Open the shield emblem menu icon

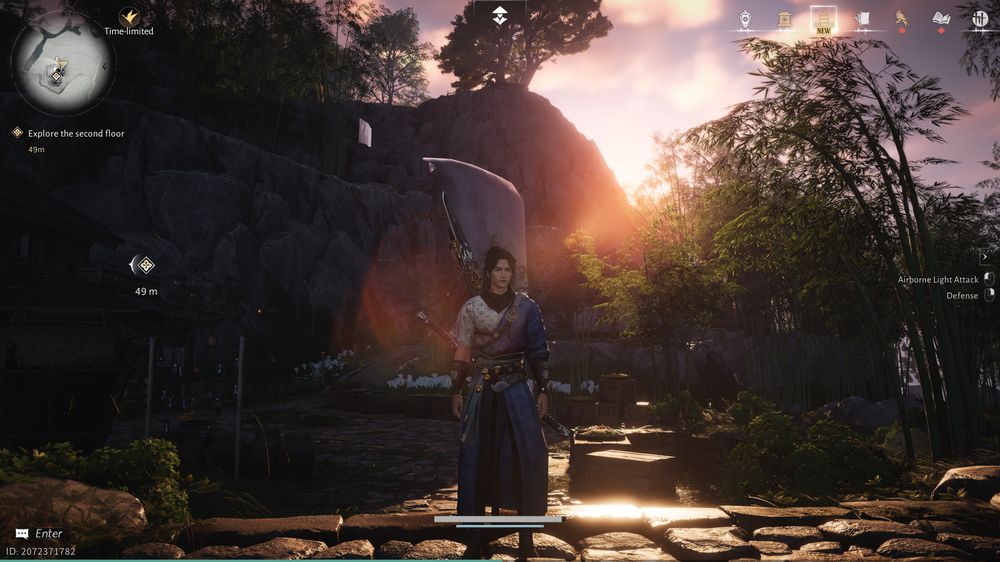pos(746,19)
